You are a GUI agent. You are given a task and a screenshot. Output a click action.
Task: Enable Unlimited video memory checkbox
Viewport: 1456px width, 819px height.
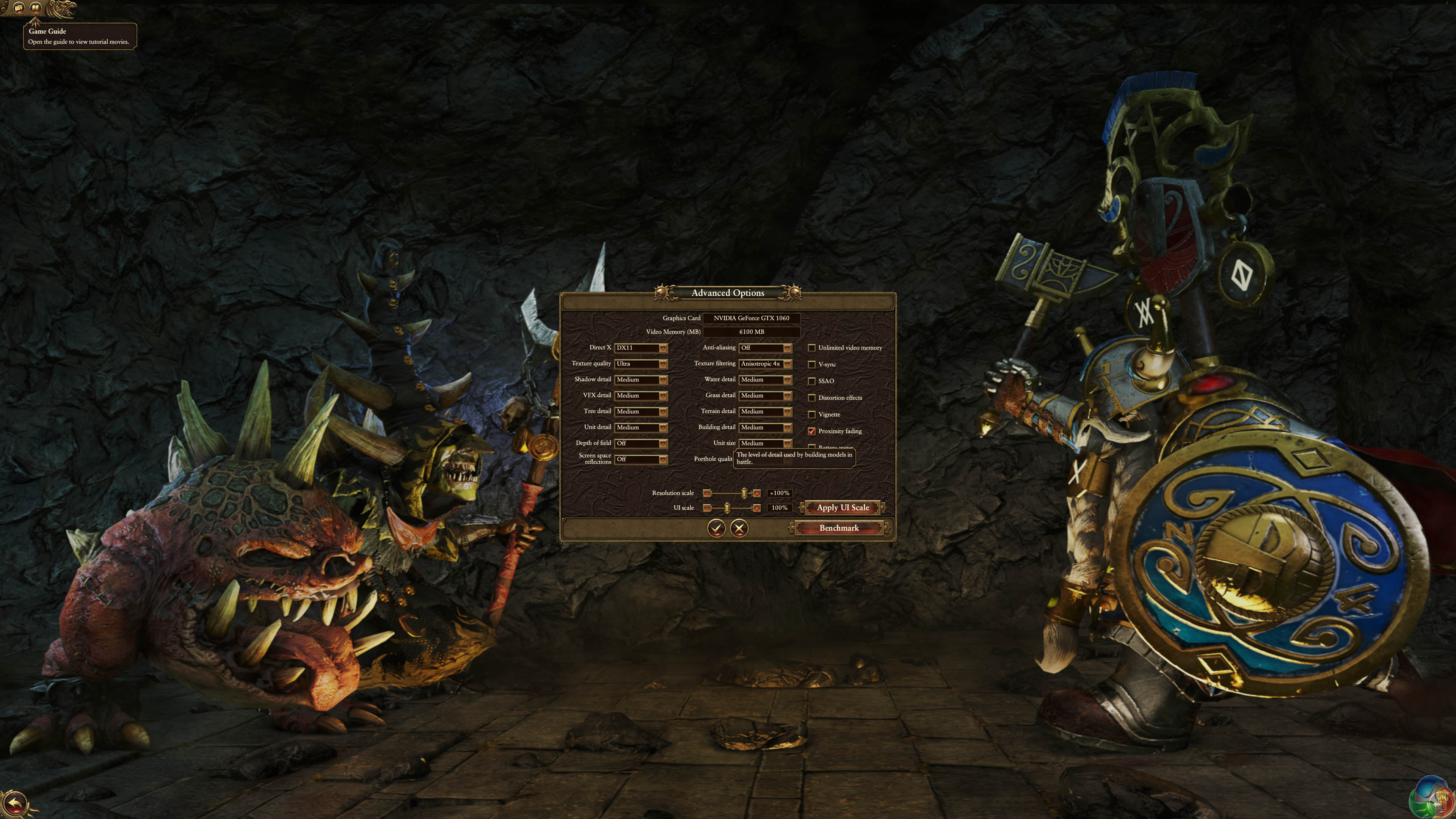[812, 348]
